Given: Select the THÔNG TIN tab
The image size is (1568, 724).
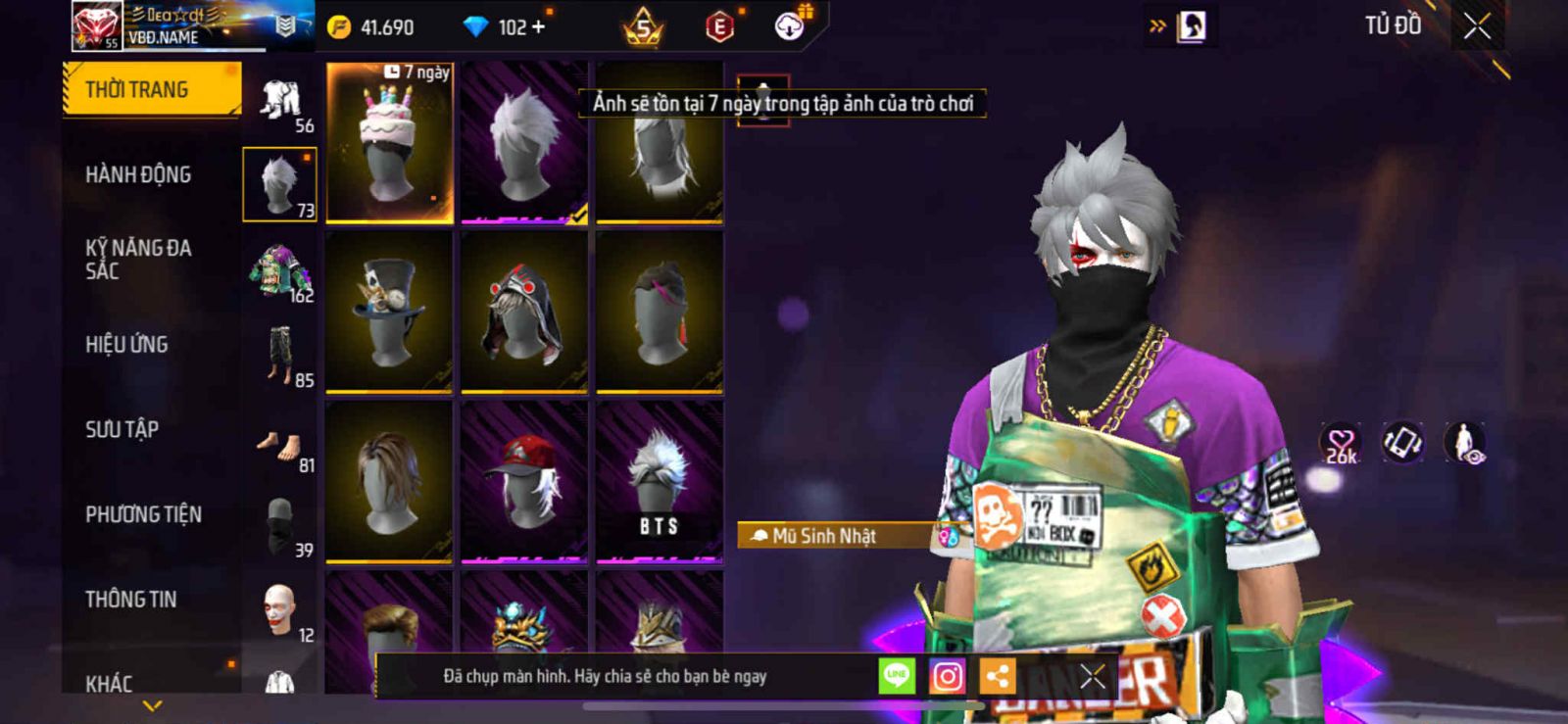Looking at the screenshot, I should (130, 600).
